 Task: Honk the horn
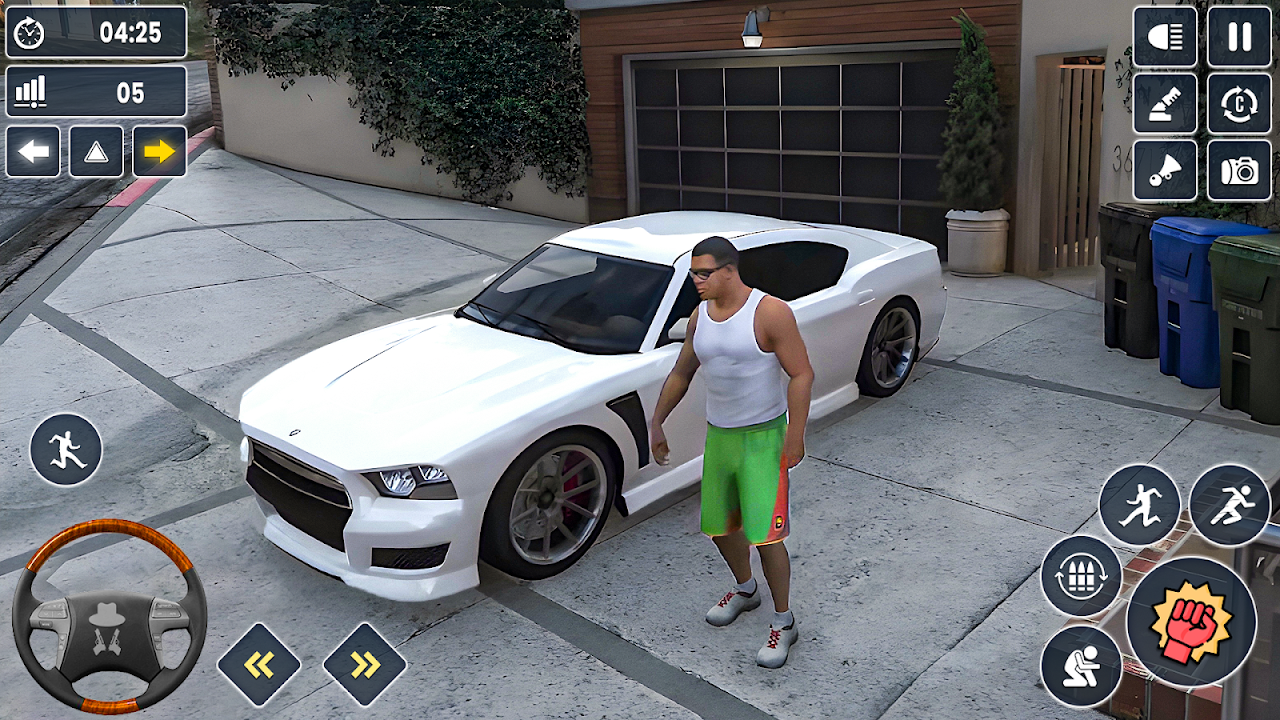pos(1165,170)
